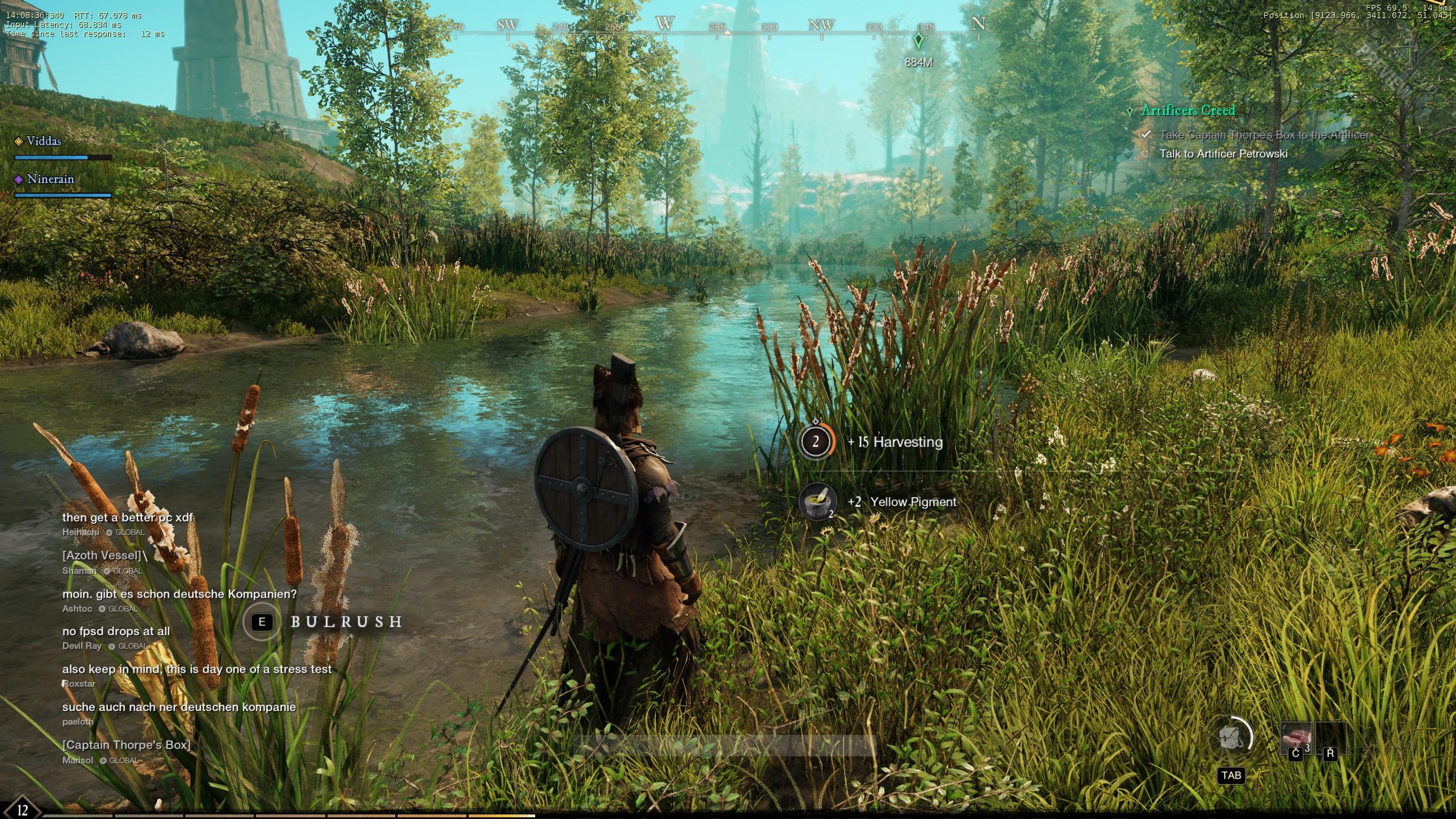Click the level 12 player badge
Screen dimensions: 1456x819
point(22,809)
